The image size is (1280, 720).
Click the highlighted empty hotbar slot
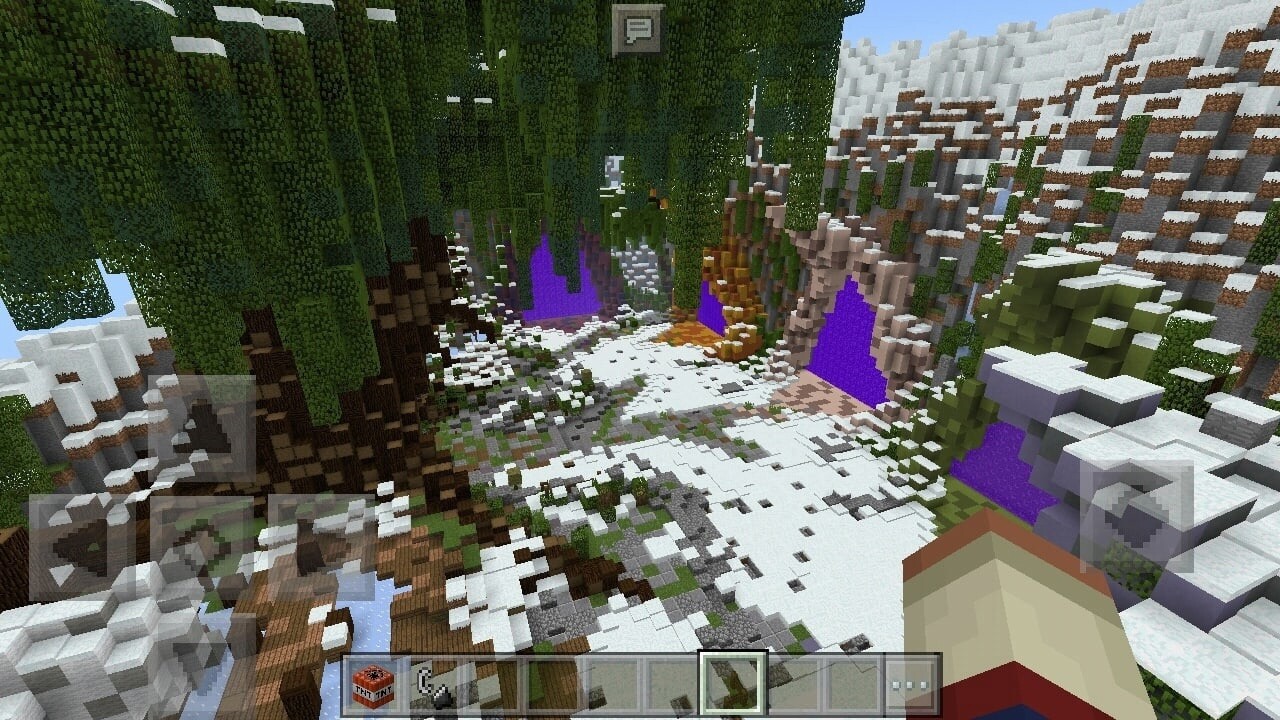click(732, 685)
